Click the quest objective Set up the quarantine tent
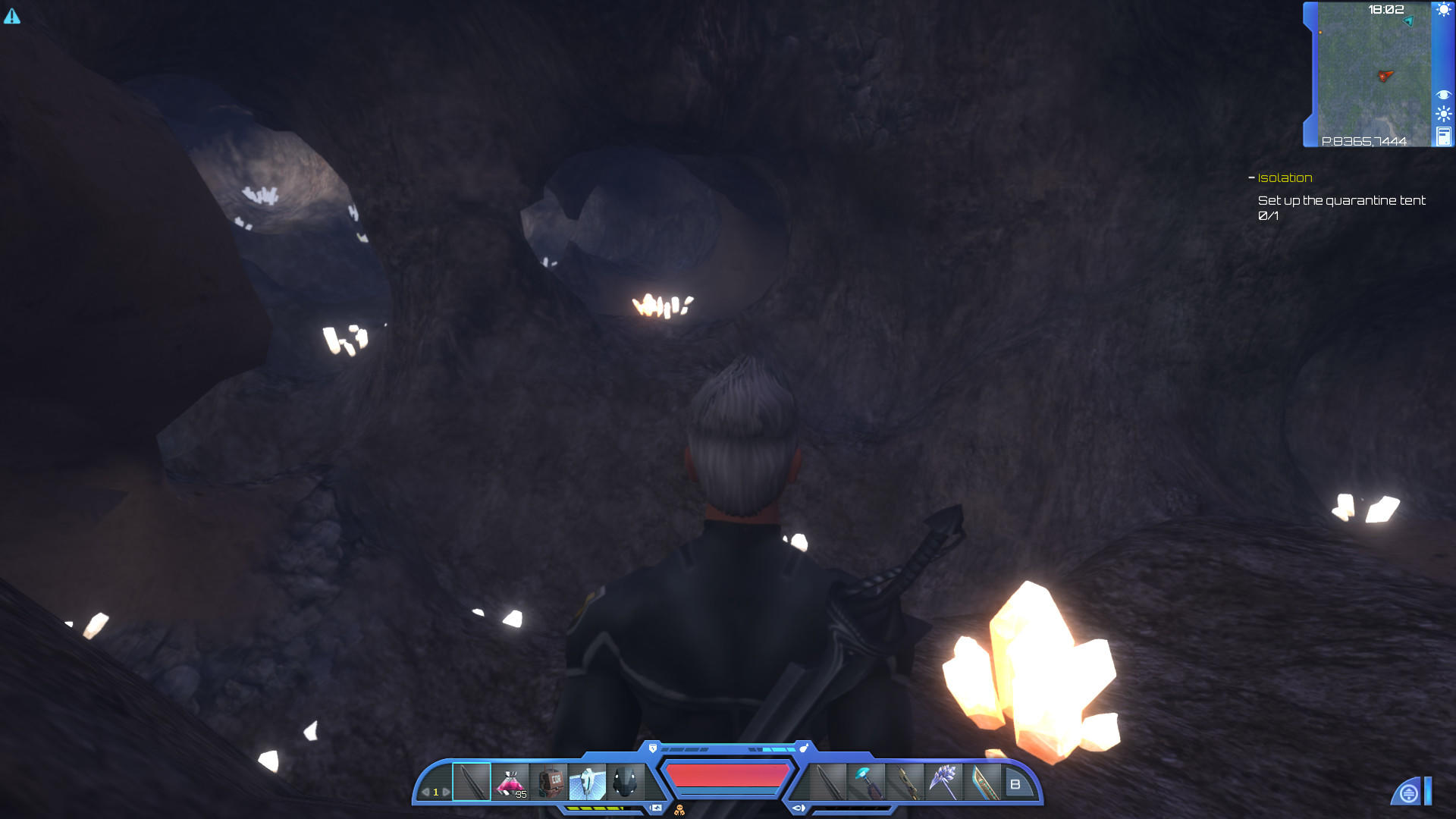 tap(1341, 201)
